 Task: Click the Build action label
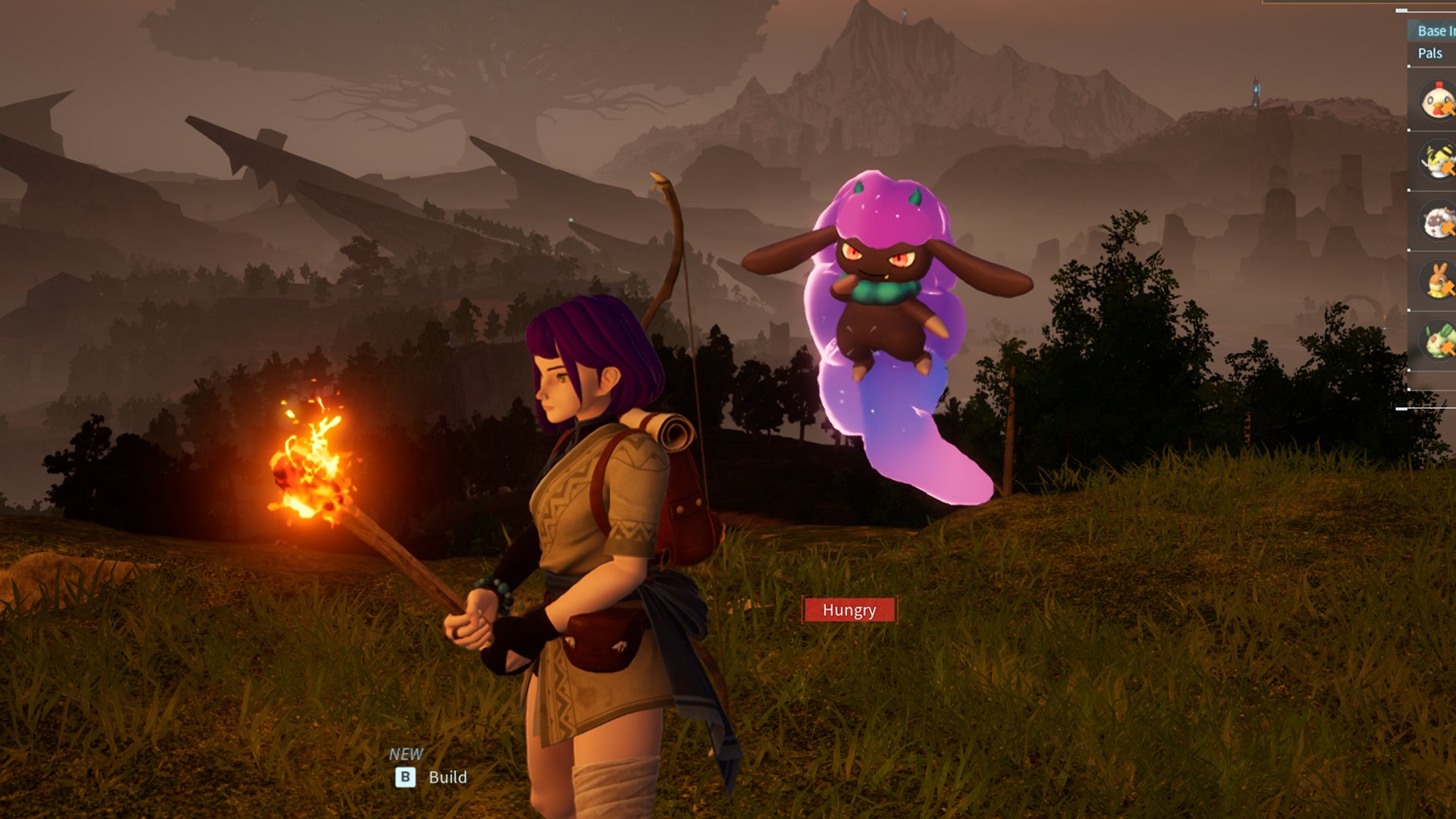(449, 777)
